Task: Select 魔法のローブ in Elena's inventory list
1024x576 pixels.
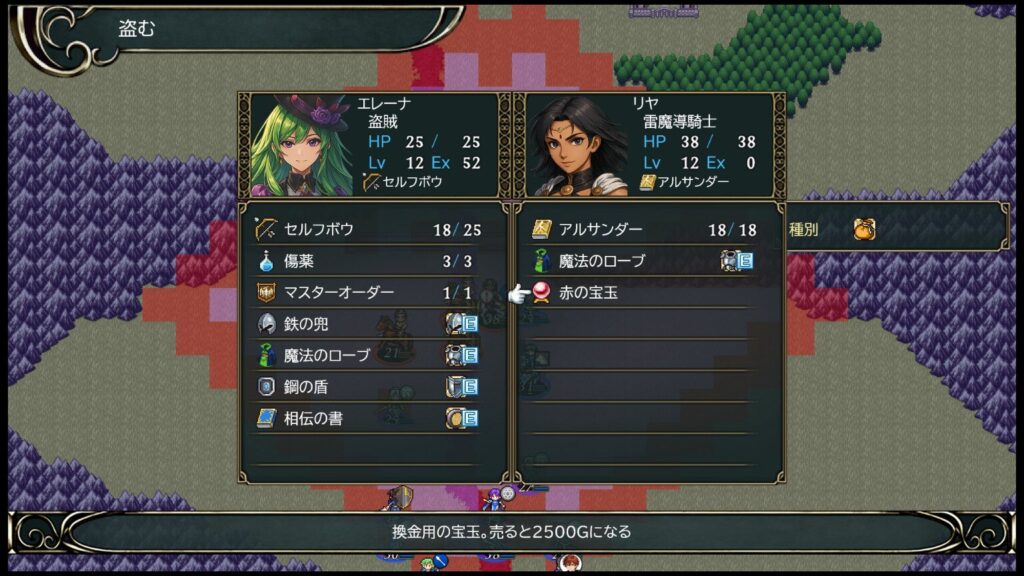Action: tap(366, 355)
